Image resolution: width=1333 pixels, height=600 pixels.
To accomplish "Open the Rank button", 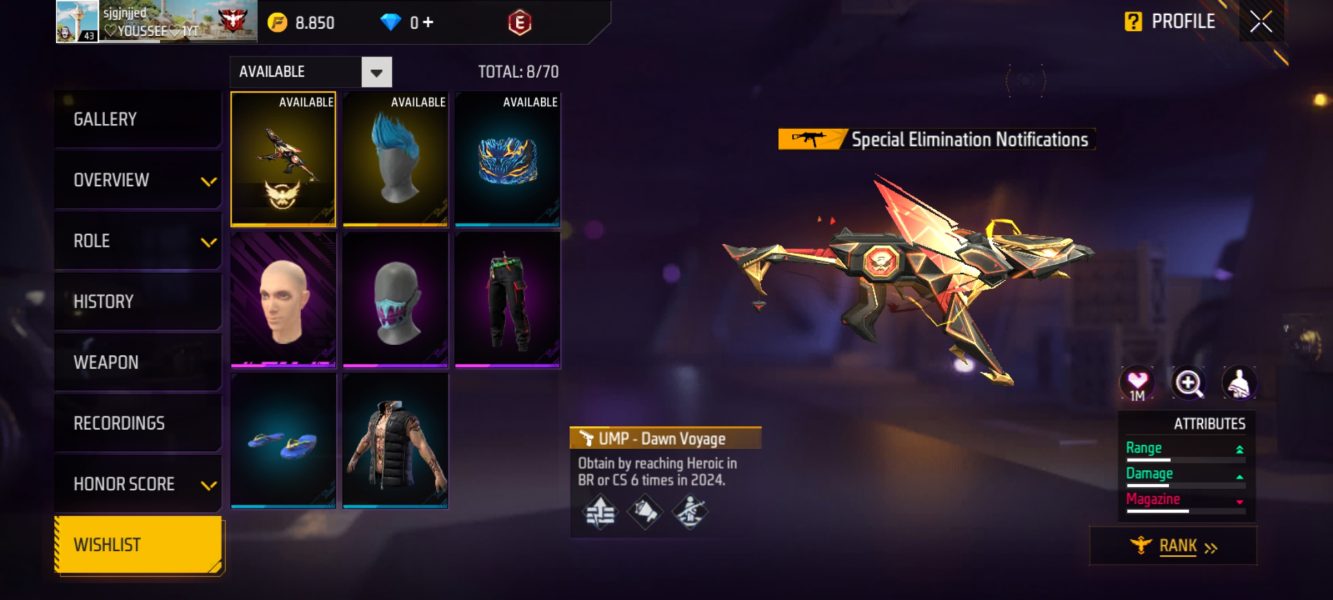I will coord(1173,546).
